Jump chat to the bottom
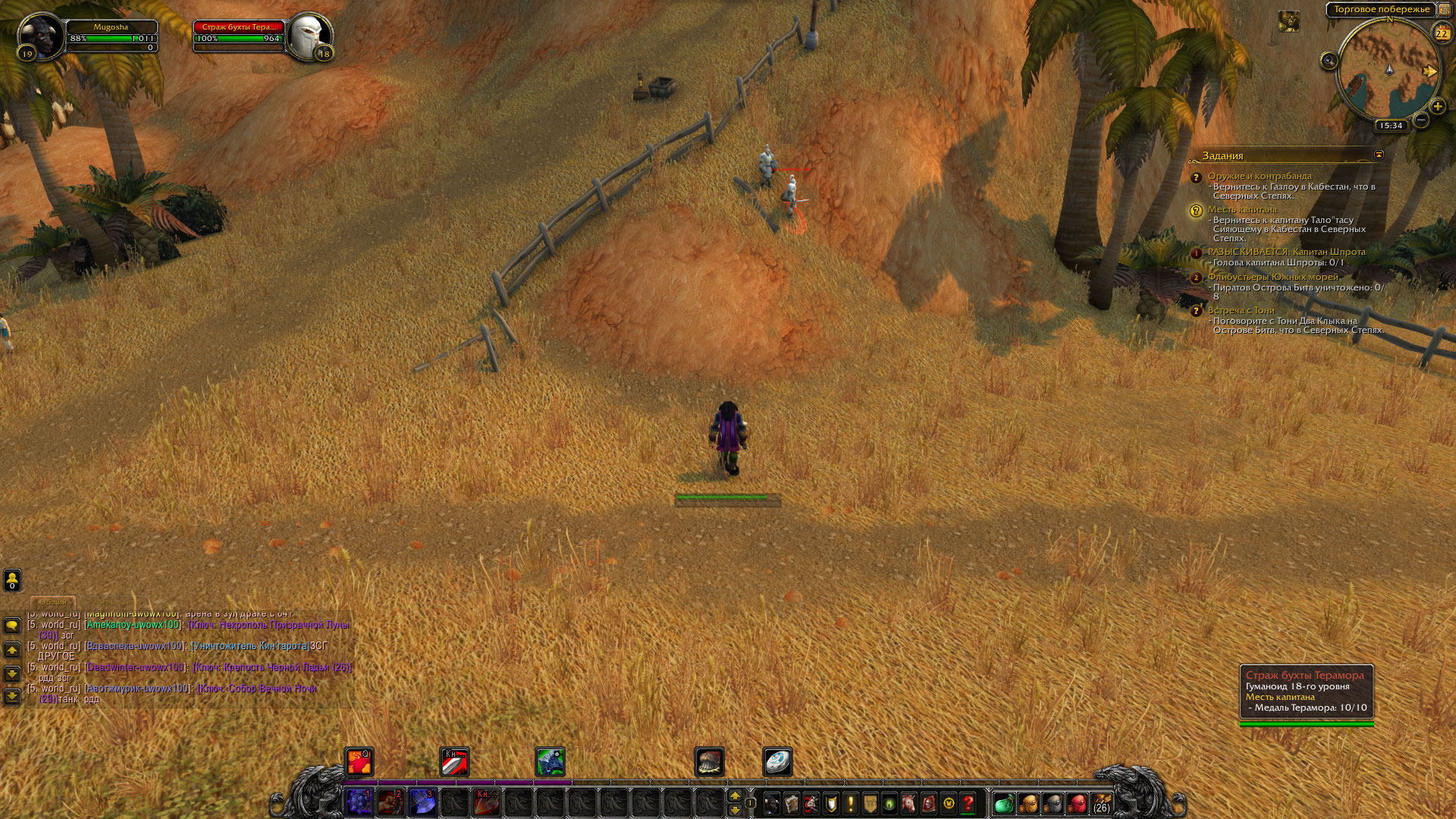1456x819 pixels. 12,695
